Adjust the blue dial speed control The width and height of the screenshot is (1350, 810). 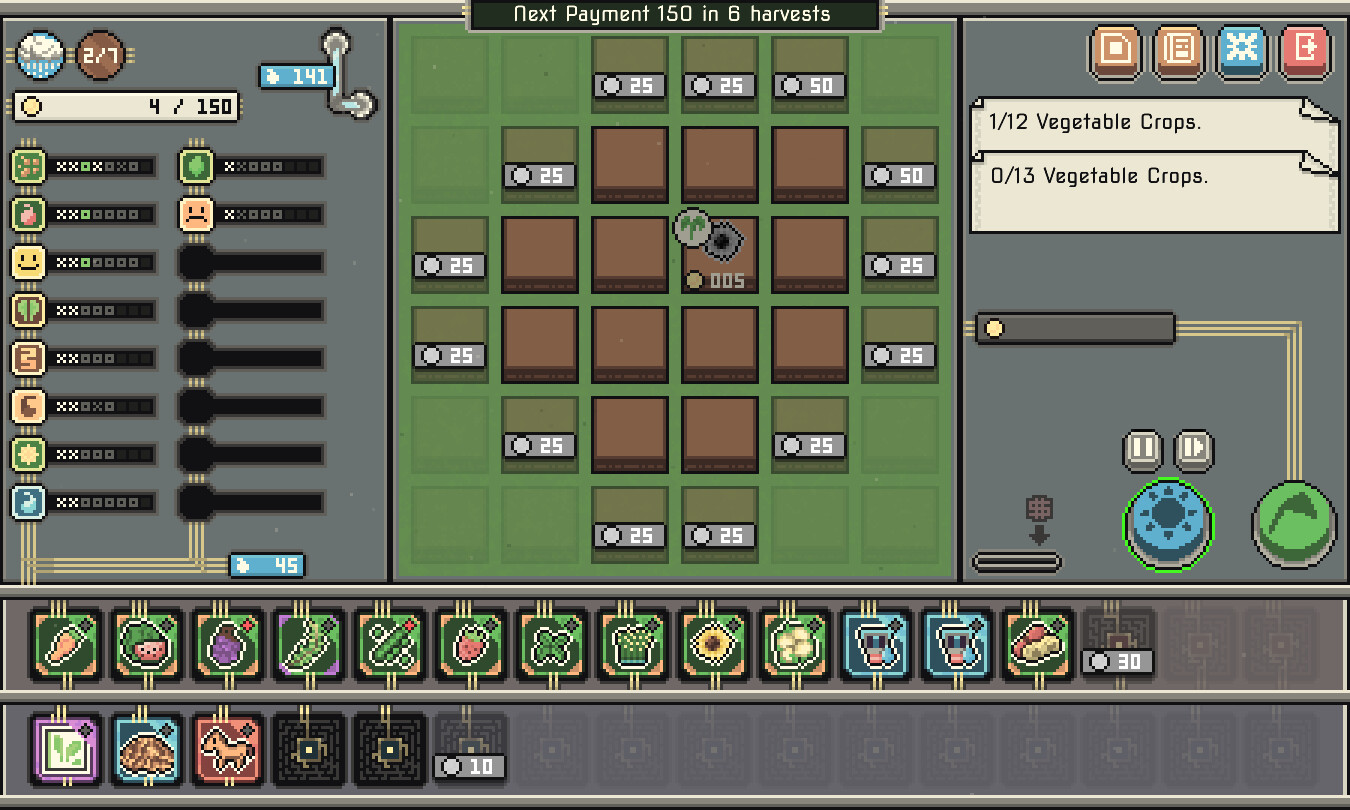(1166, 523)
